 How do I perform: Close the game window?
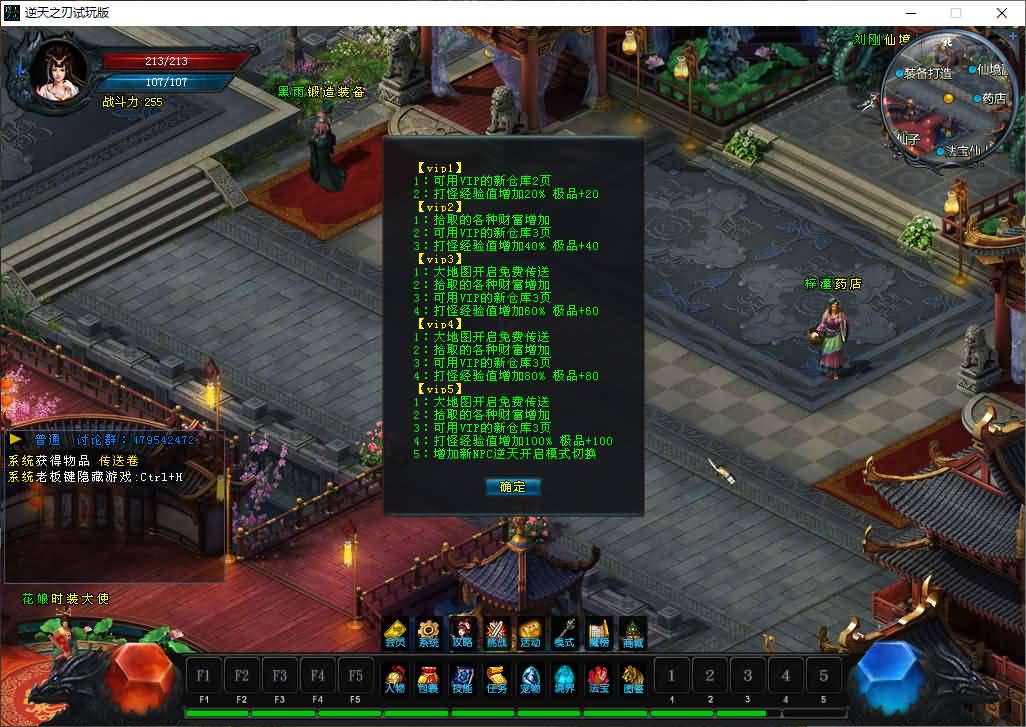[1002, 13]
